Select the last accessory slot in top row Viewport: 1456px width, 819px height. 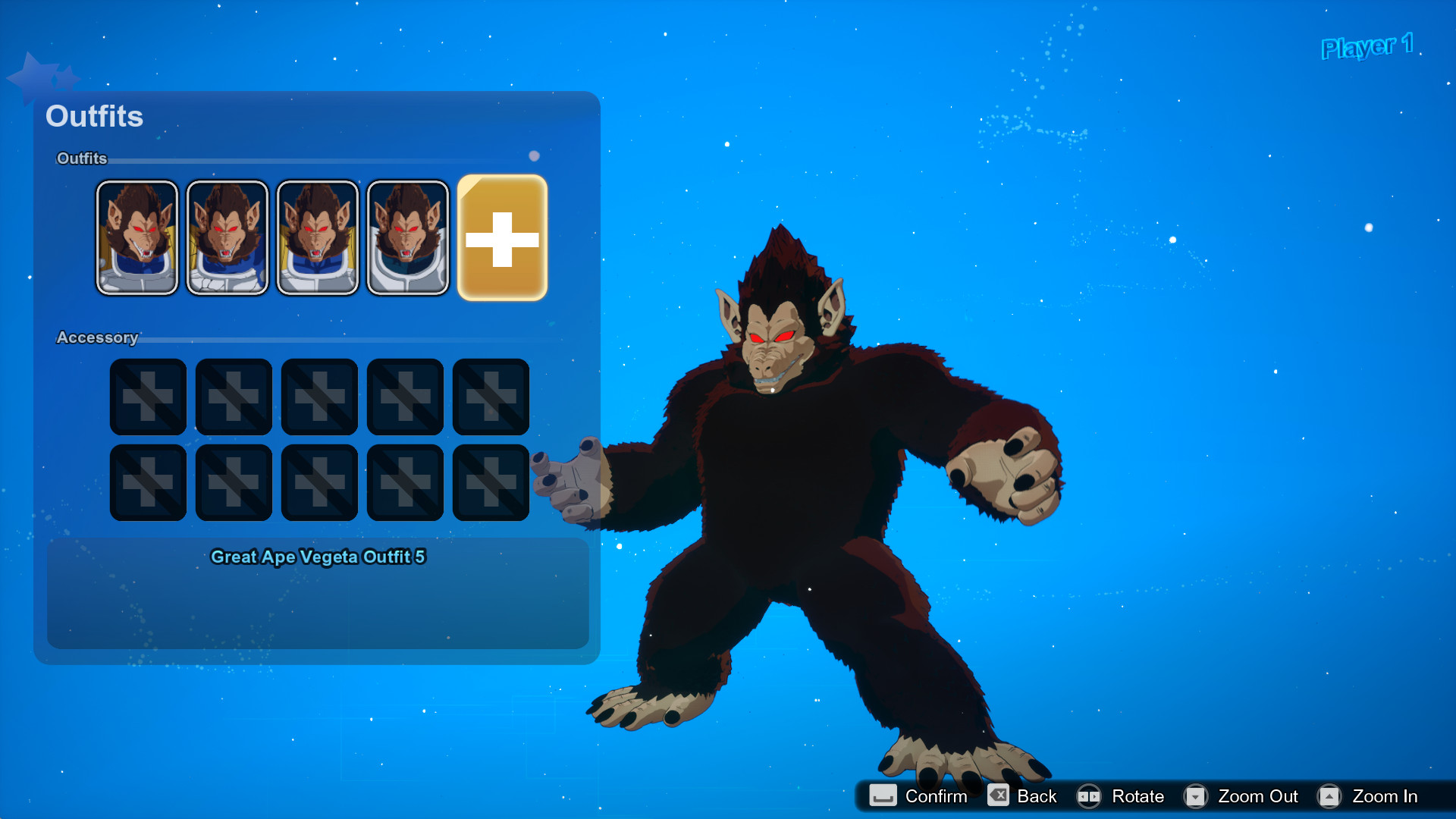tap(491, 396)
